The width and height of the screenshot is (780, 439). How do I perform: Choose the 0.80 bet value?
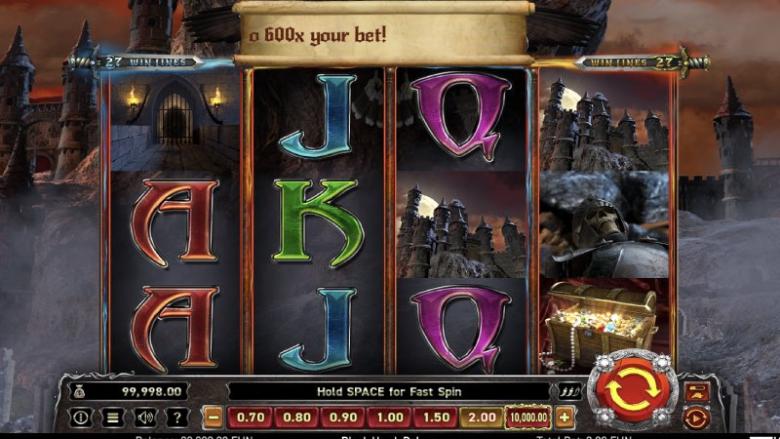click(296, 418)
